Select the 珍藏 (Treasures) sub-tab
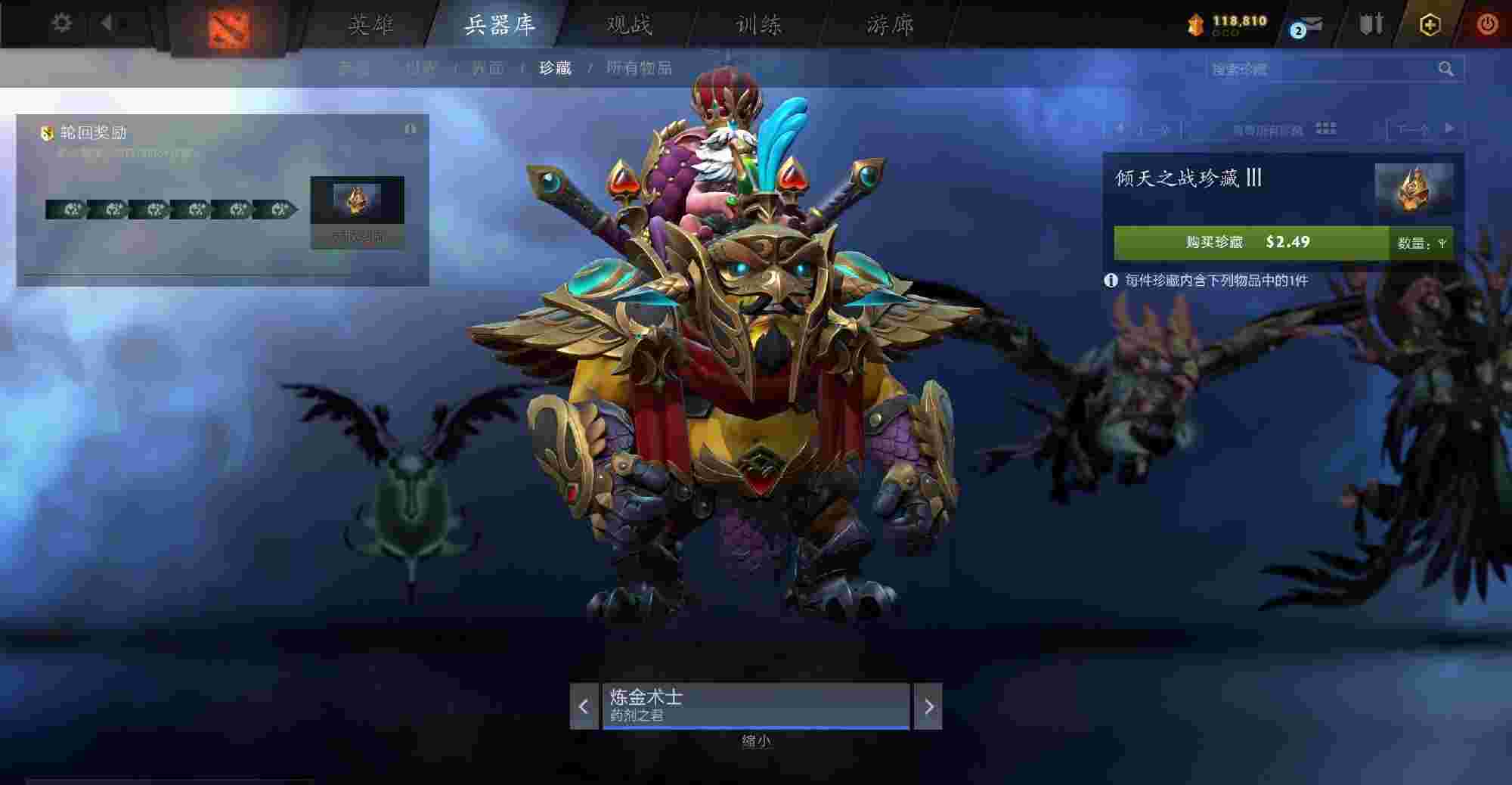The image size is (1512, 785). coord(555,68)
